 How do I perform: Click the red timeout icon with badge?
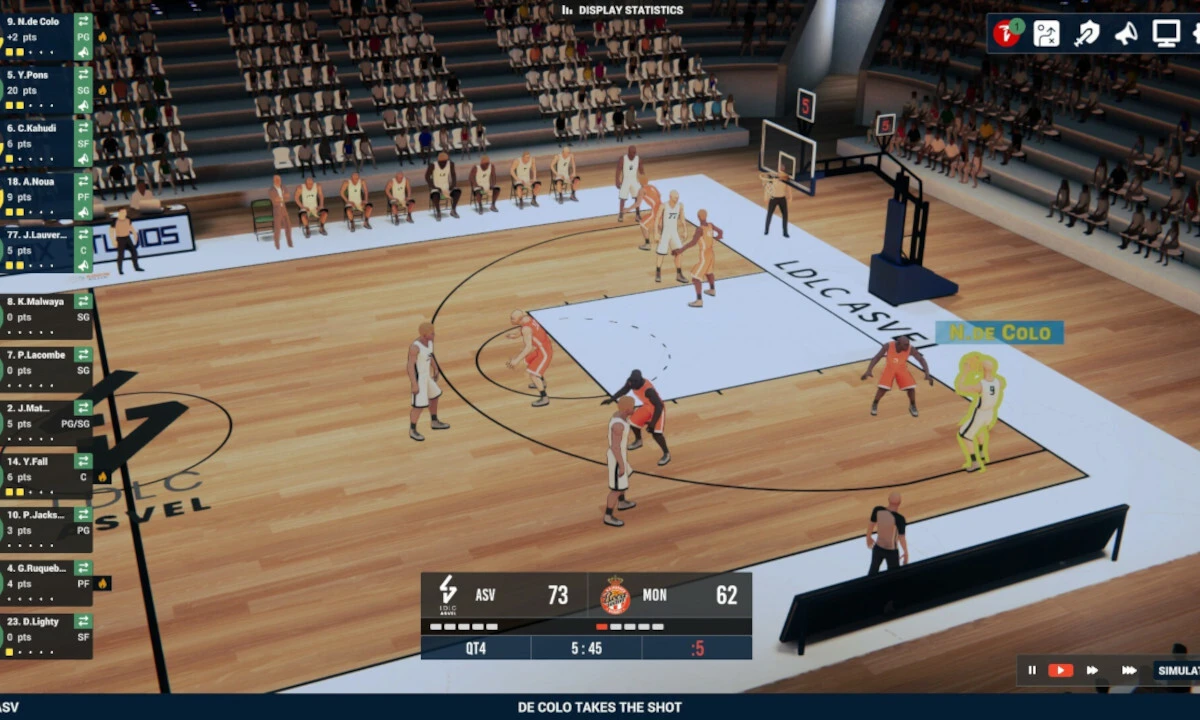1006,34
